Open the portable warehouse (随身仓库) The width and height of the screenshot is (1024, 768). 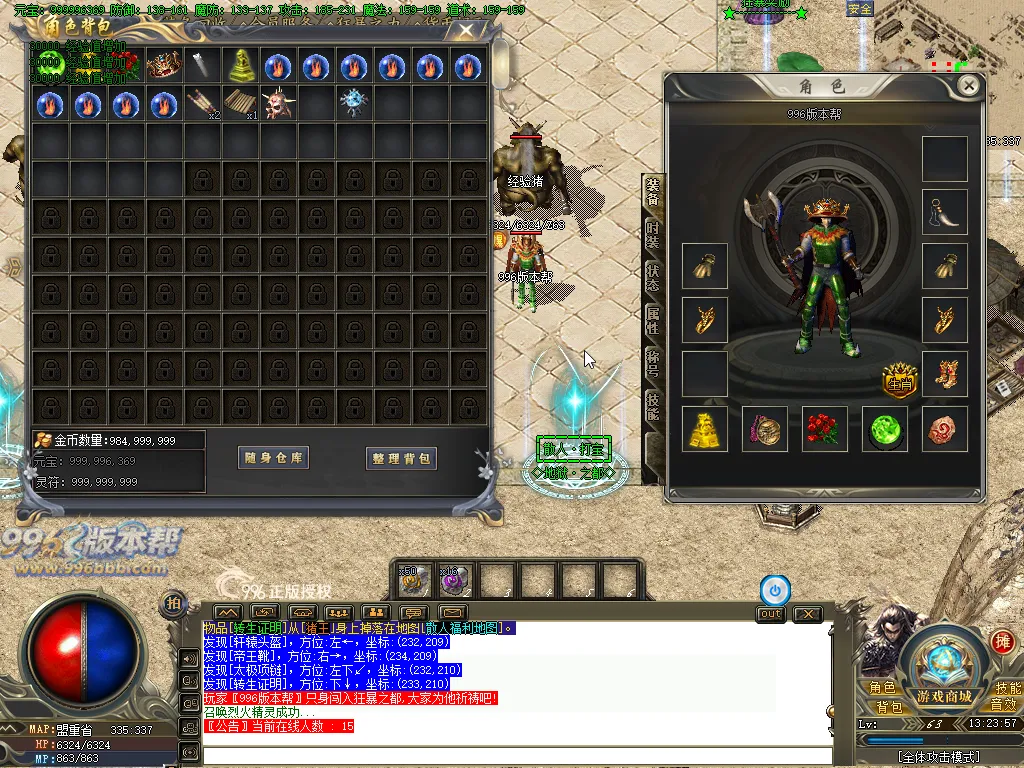point(275,458)
